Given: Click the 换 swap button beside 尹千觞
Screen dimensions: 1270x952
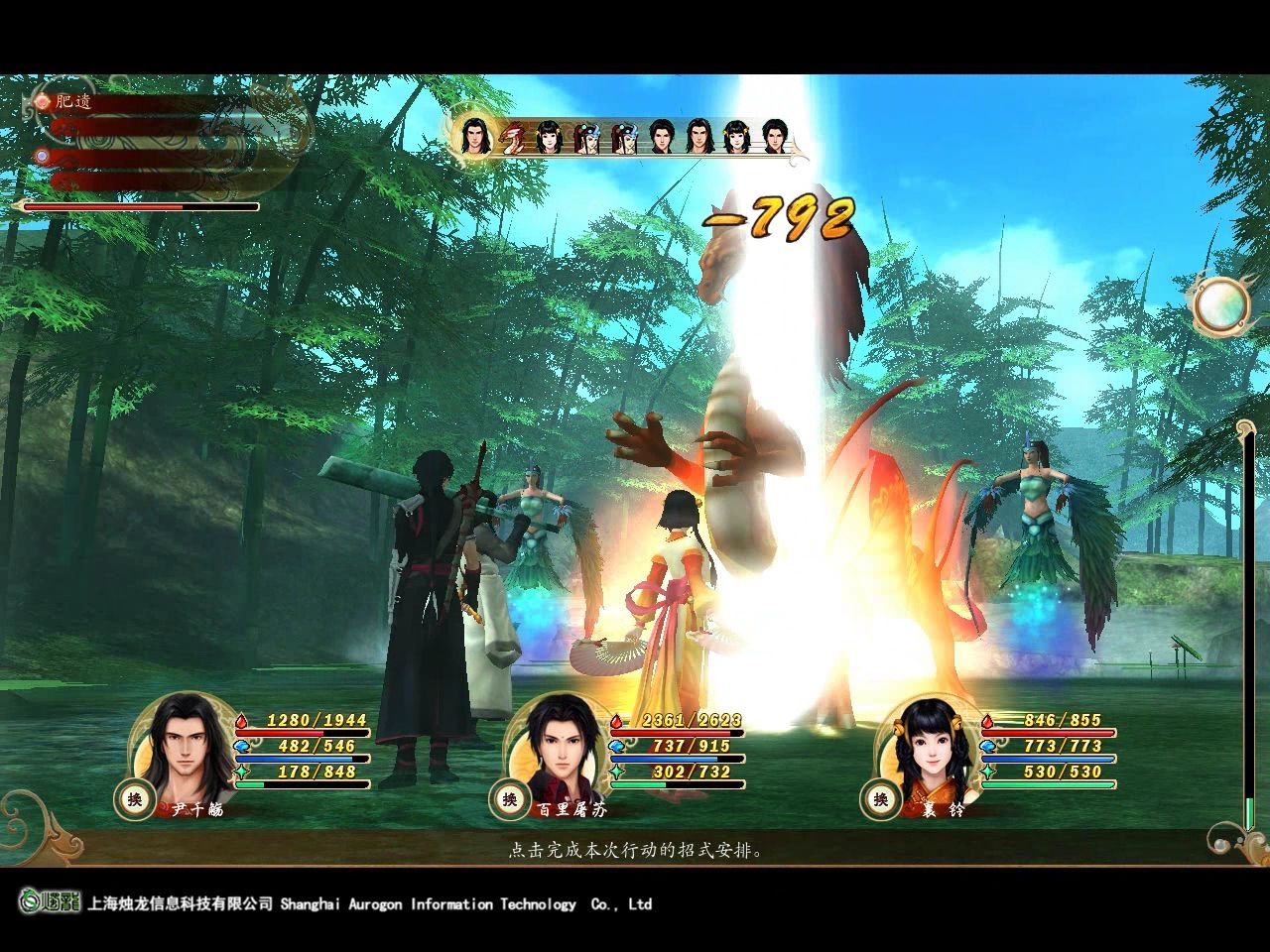Looking at the screenshot, I should pyautogui.click(x=133, y=799).
